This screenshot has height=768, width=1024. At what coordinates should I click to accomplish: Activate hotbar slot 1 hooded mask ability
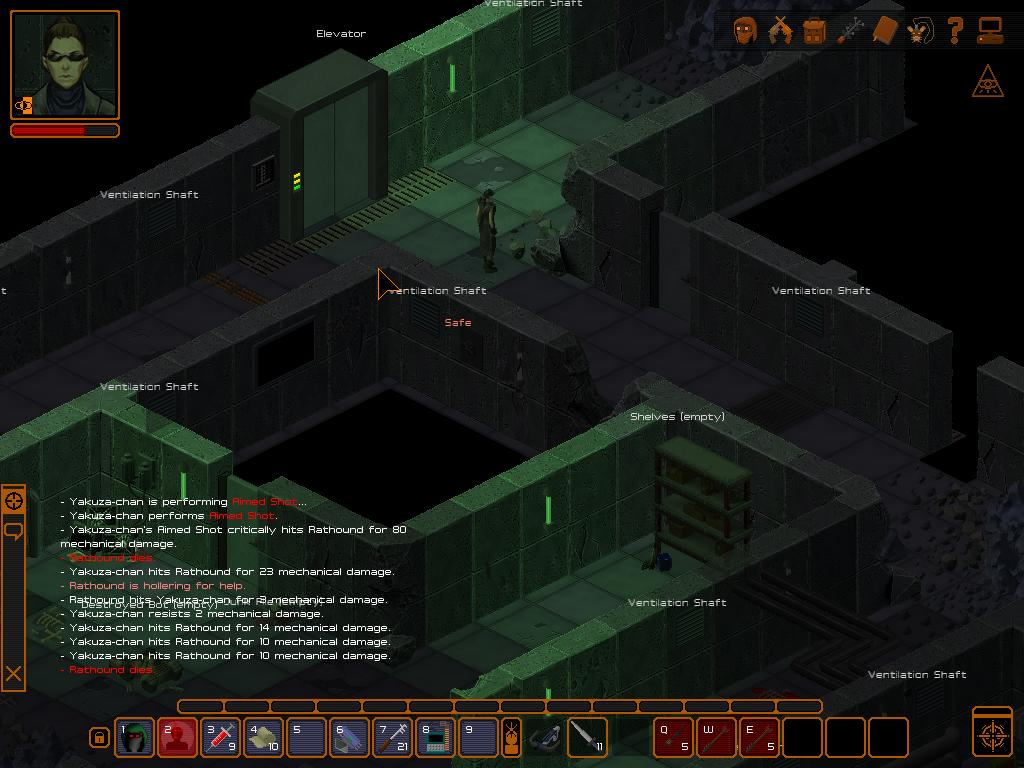[134, 738]
